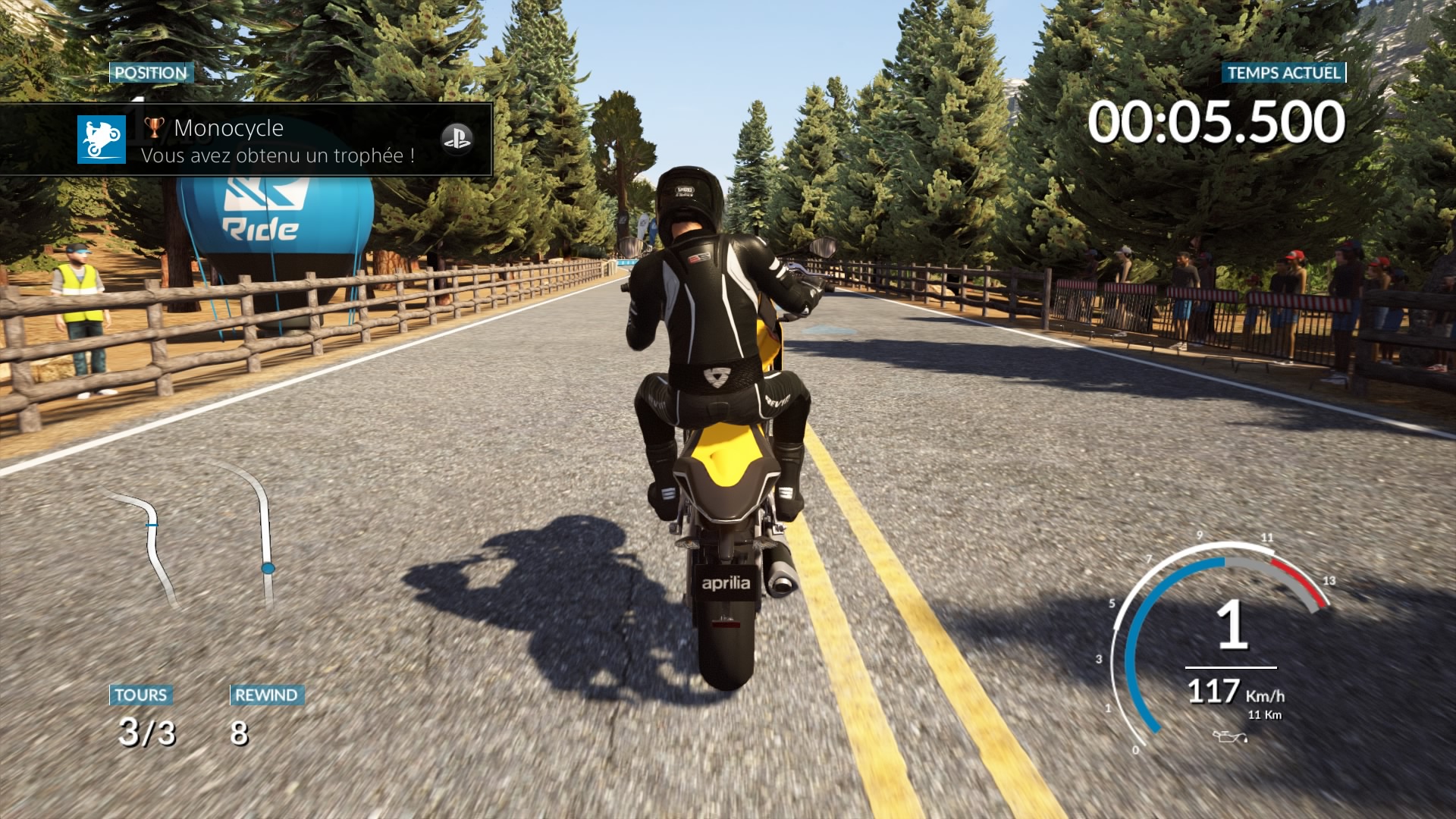This screenshot has width=1456, height=819.
Task: Click the blue wheelie trophy thumbnail
Action: coord(101,140)
